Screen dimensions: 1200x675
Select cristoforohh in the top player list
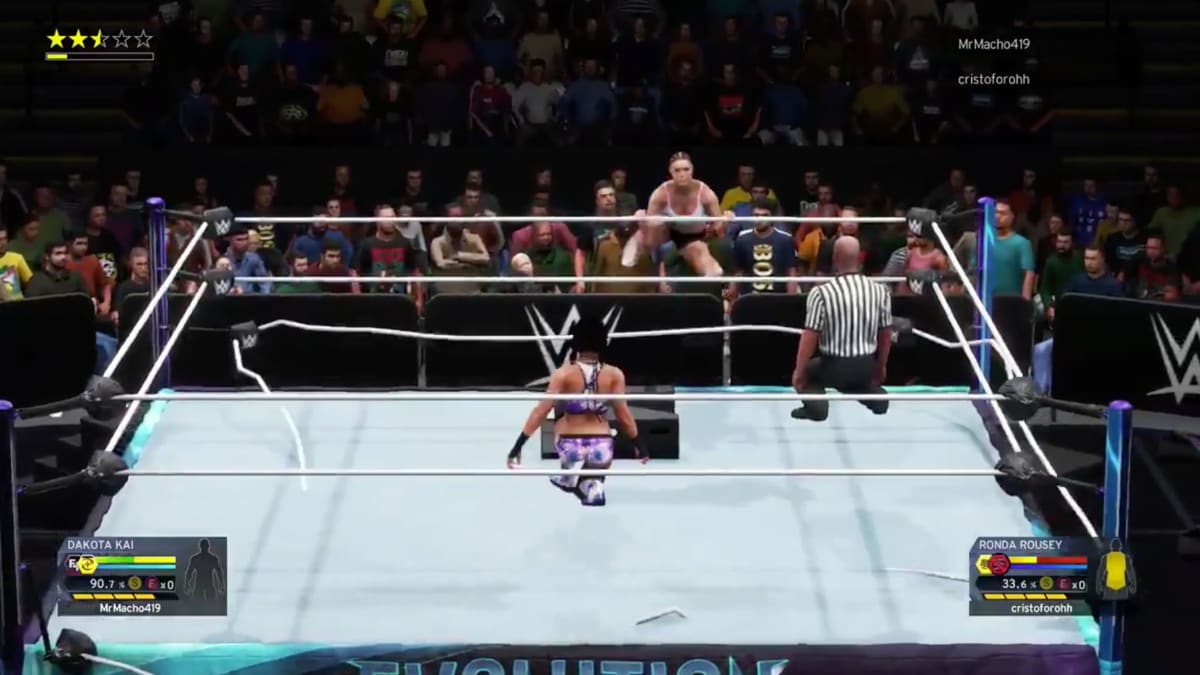tap(993, 79)
